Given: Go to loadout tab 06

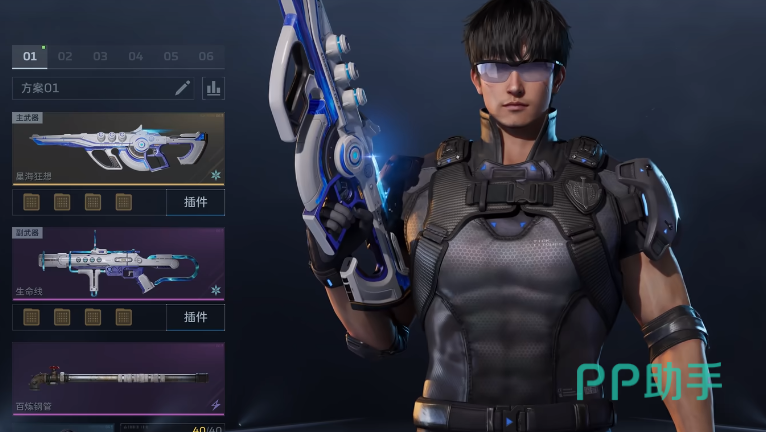Looking at the screenshot, I should (x=206, y=56).
